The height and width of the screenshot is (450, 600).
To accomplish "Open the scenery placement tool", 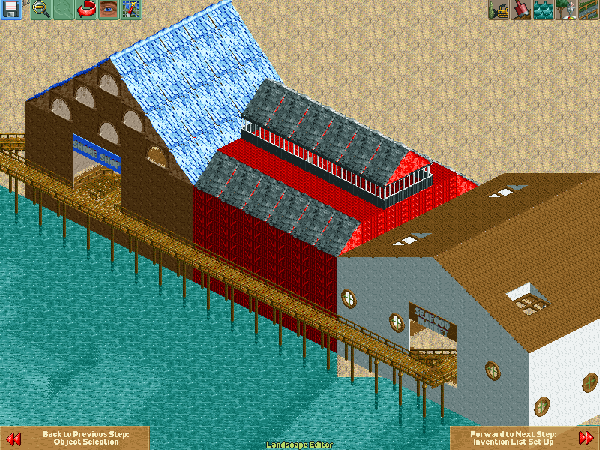I will 566,10.
